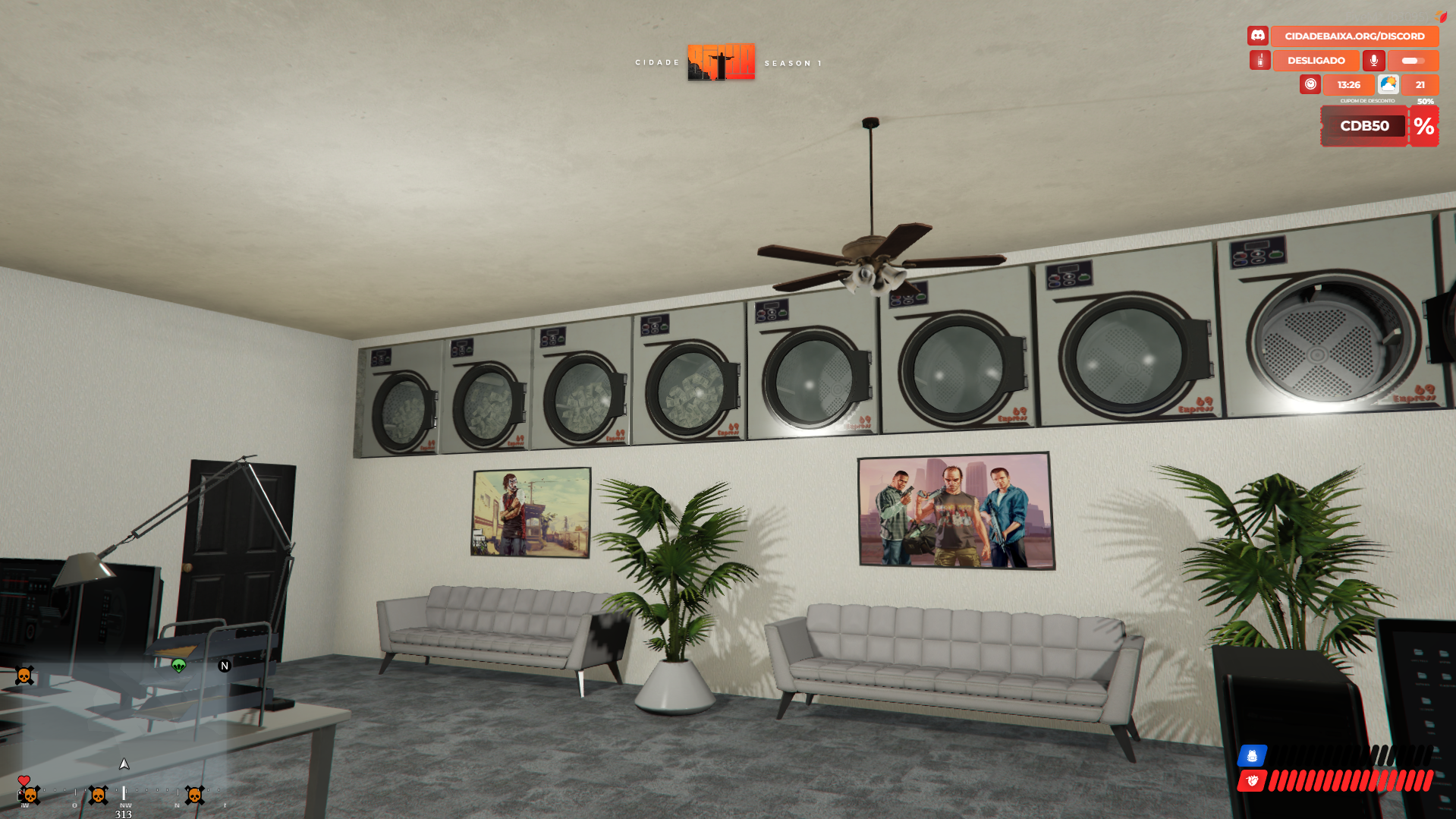
Task: Click the voice range indicator pill
Action: pos(1413,60)
